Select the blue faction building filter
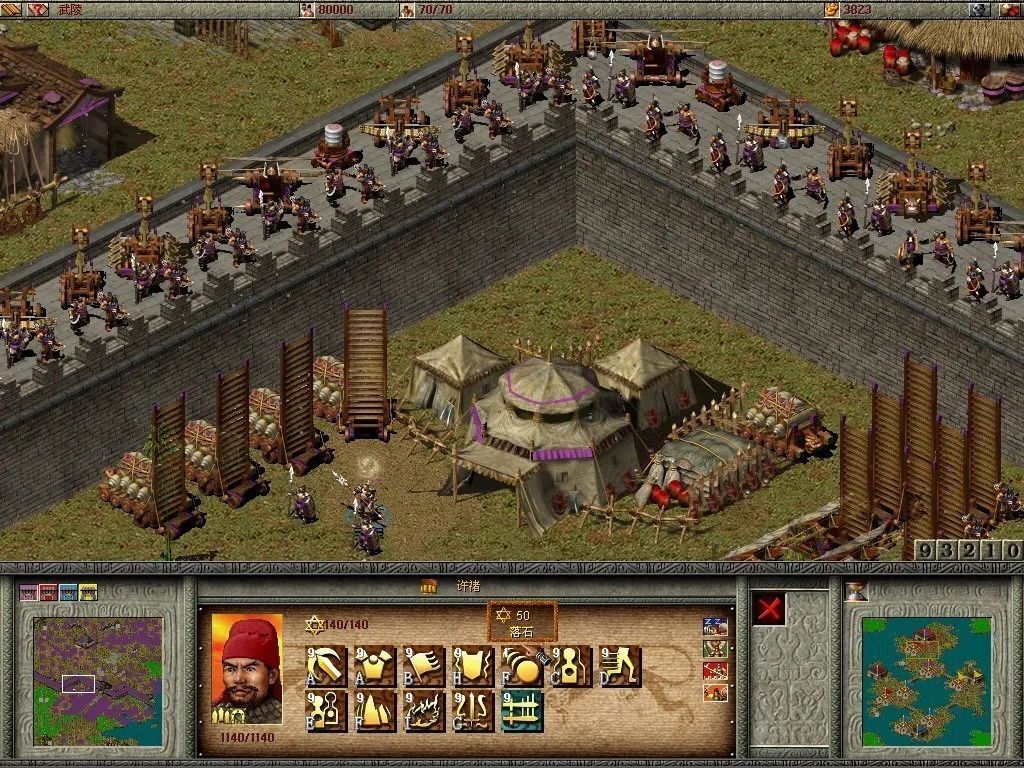The image size is (1024, 768). [x=68, y=592]
